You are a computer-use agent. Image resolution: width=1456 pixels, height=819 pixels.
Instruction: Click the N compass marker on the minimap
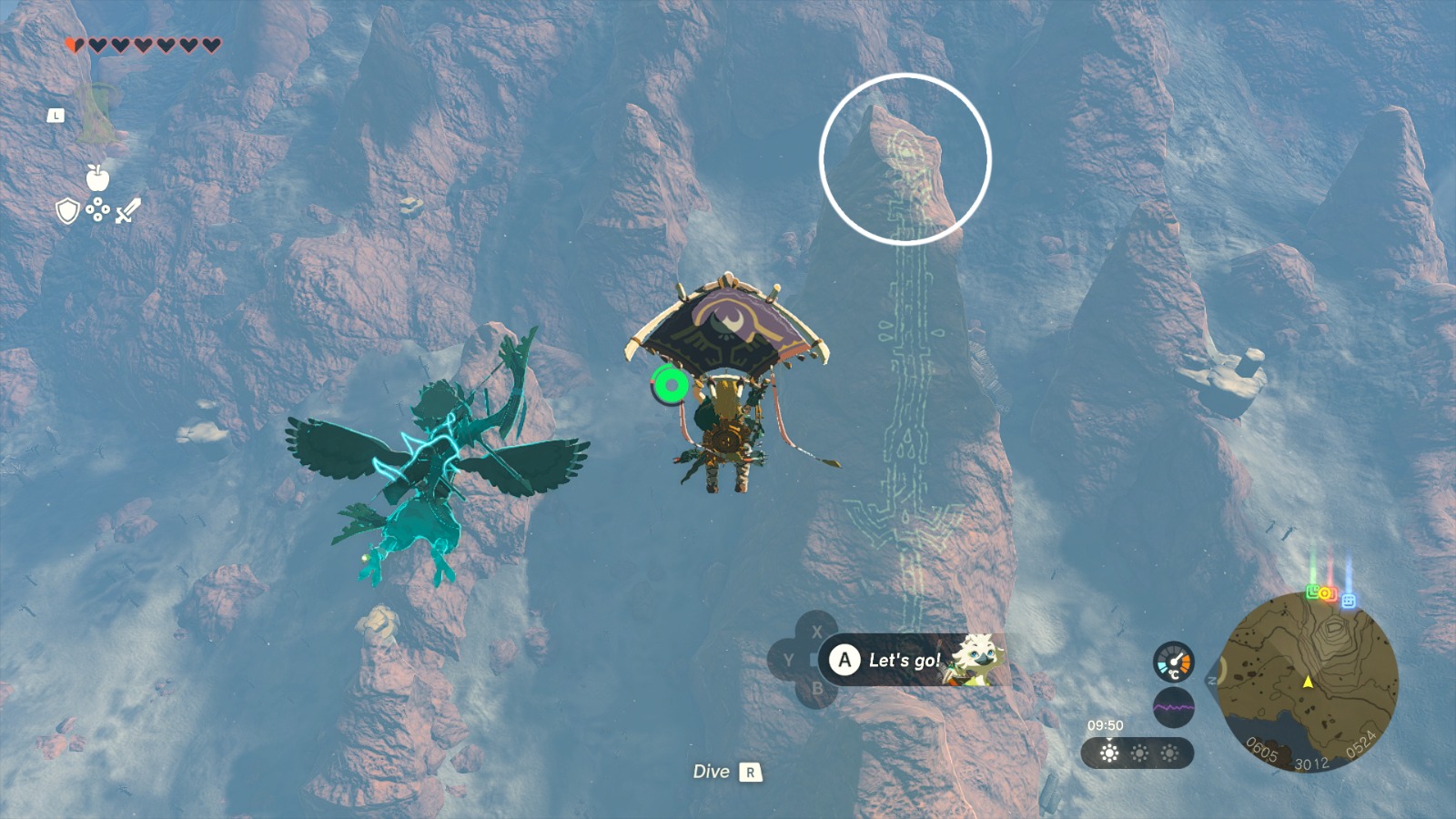1211,680
